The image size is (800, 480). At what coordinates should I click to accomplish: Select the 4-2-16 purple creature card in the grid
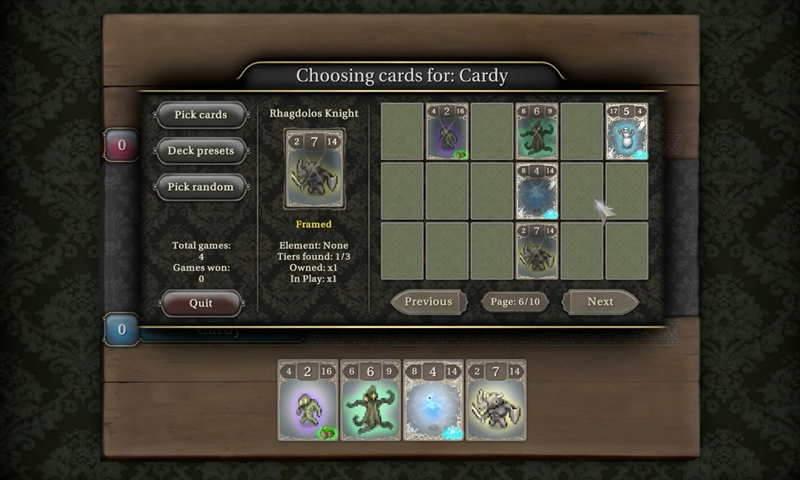447,132
